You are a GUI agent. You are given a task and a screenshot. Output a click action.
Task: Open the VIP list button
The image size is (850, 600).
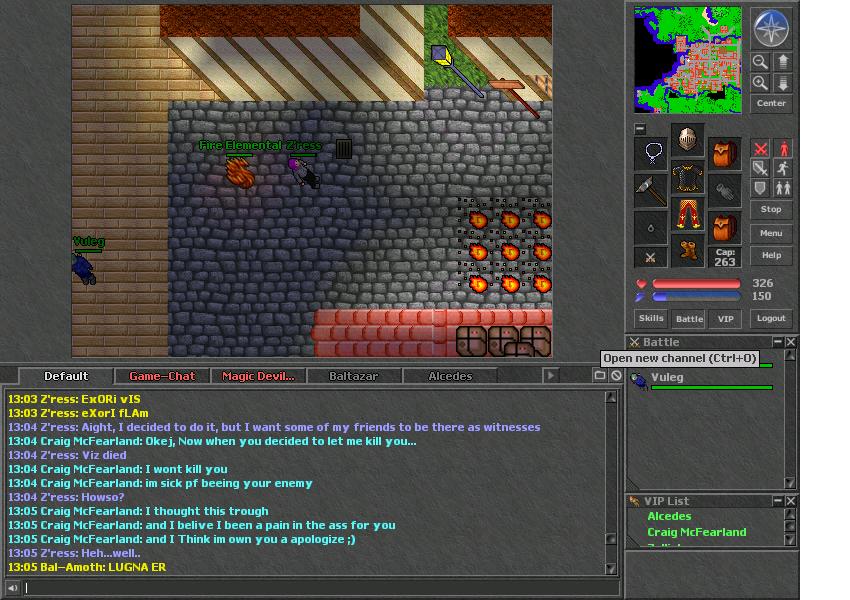pyautogui.click(x=726, y=318)
